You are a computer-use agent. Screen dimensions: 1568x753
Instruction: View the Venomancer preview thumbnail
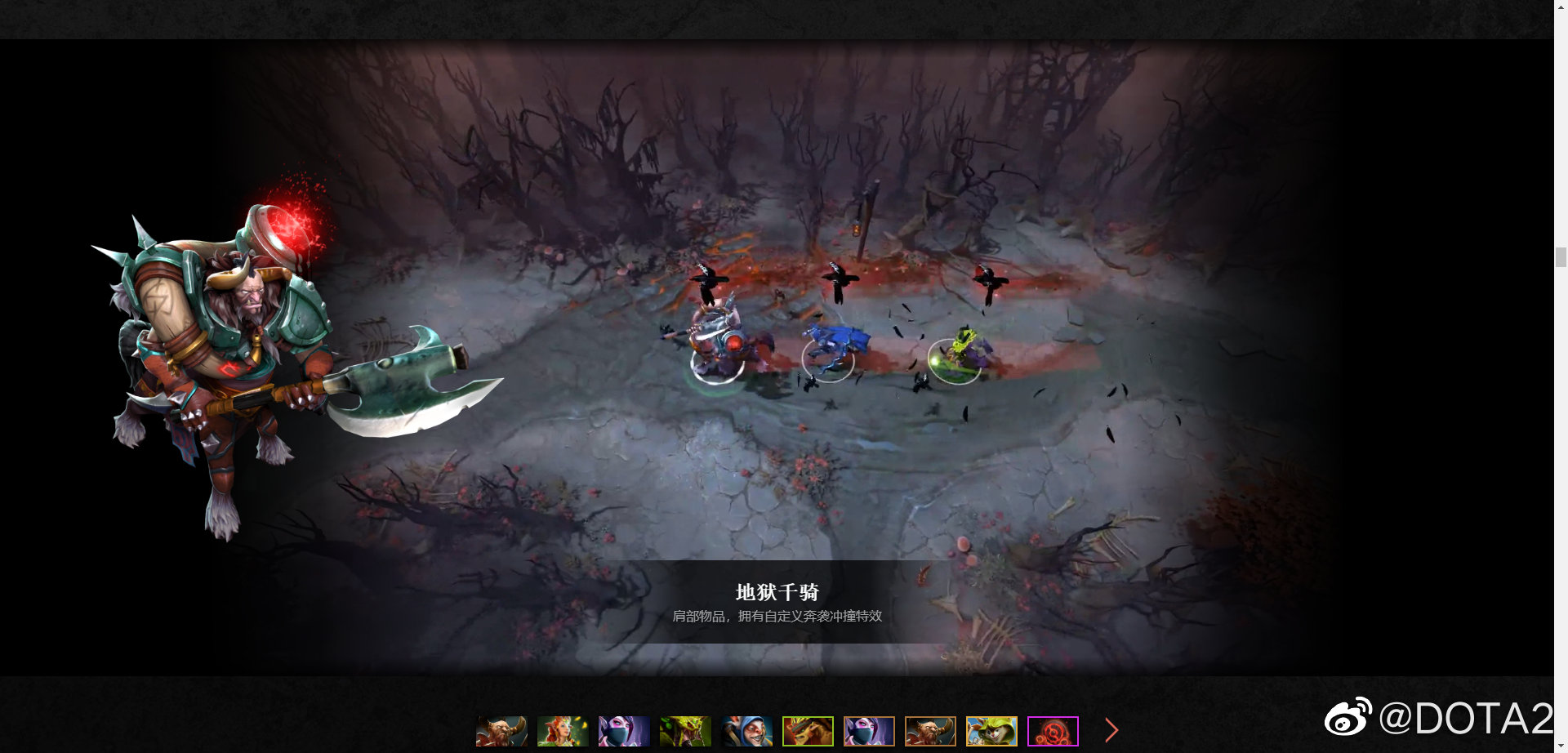(x=684, y=732)
